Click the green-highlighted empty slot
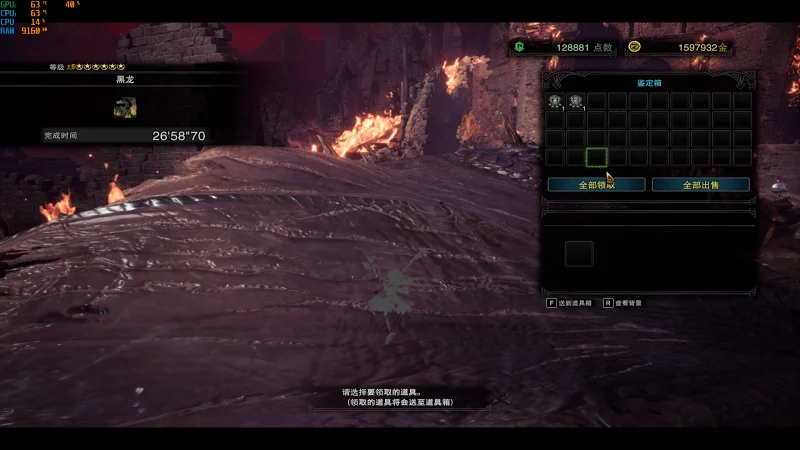This screenshot has height=450, width=800. point(597,157)
